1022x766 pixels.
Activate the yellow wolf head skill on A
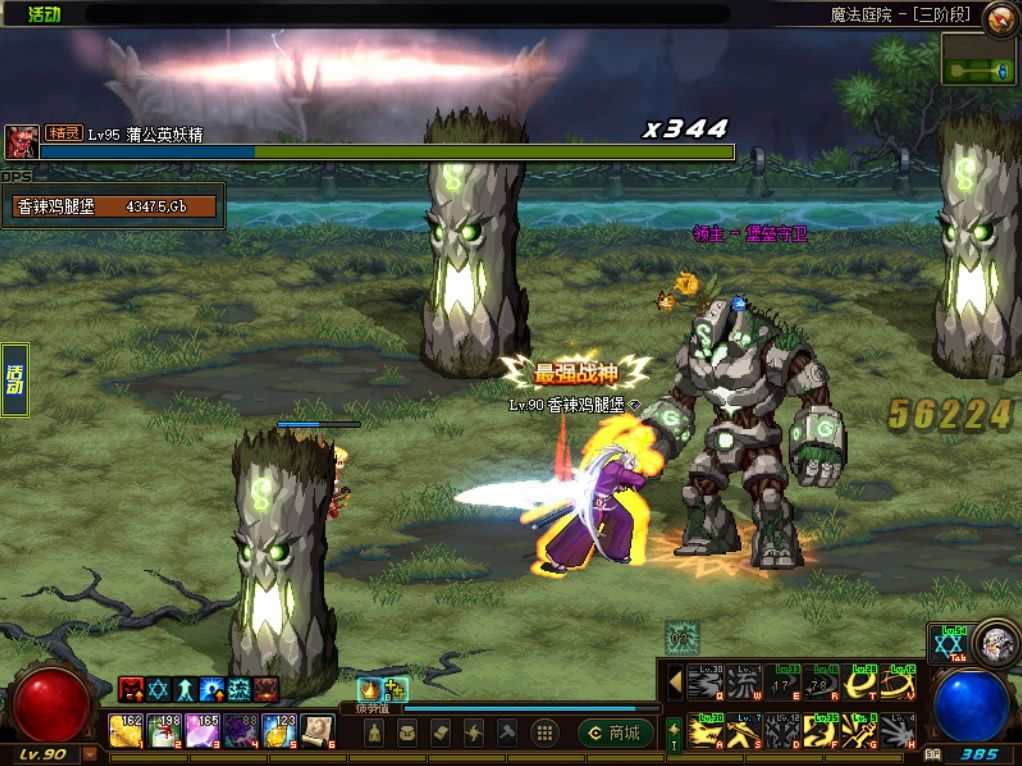click(706, 733)
